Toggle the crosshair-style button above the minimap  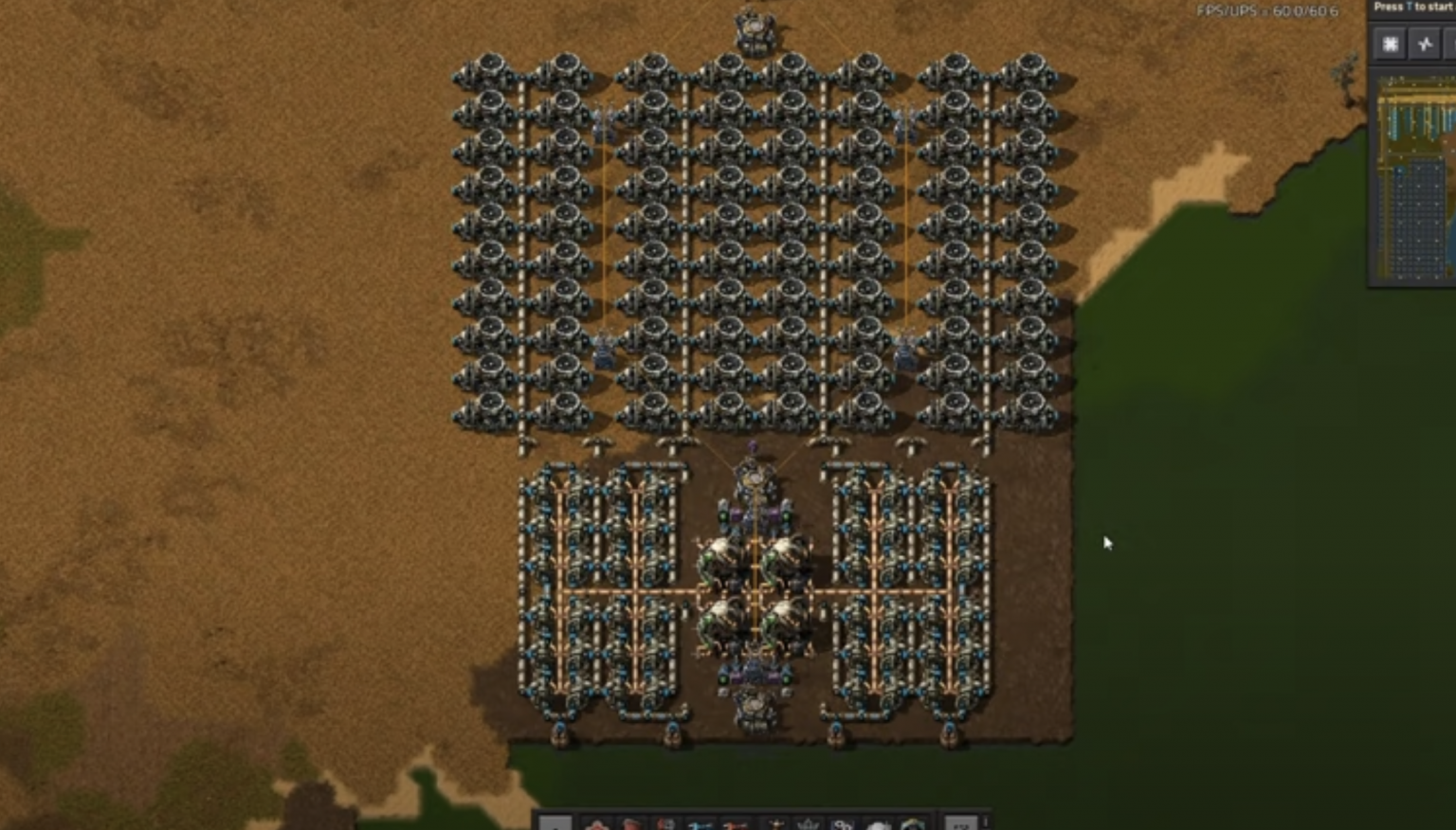(1390, 45)
